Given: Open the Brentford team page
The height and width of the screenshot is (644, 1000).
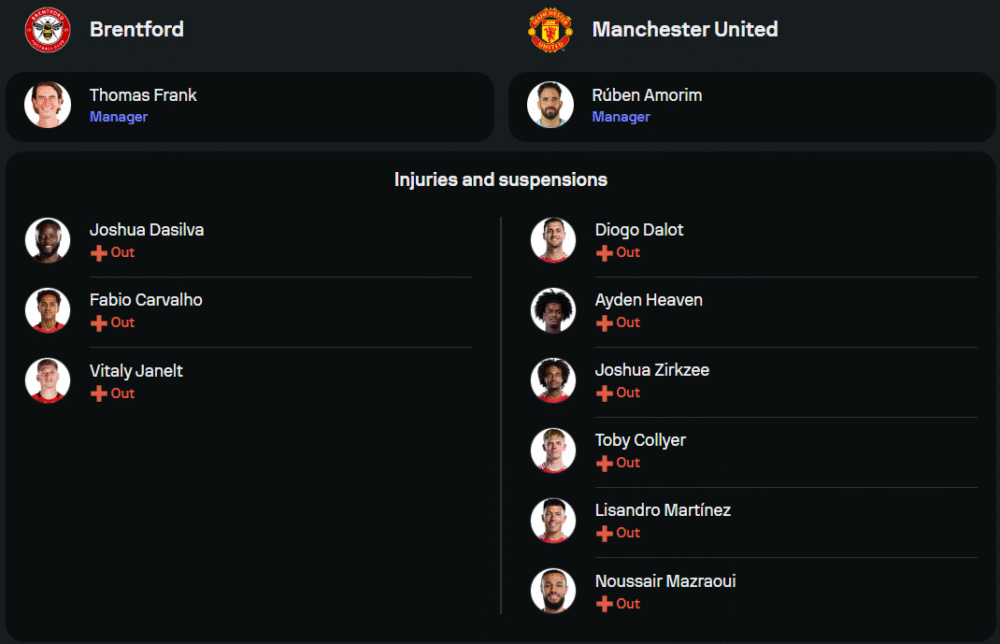Looking at the screenshot, I should pos(136,30).
